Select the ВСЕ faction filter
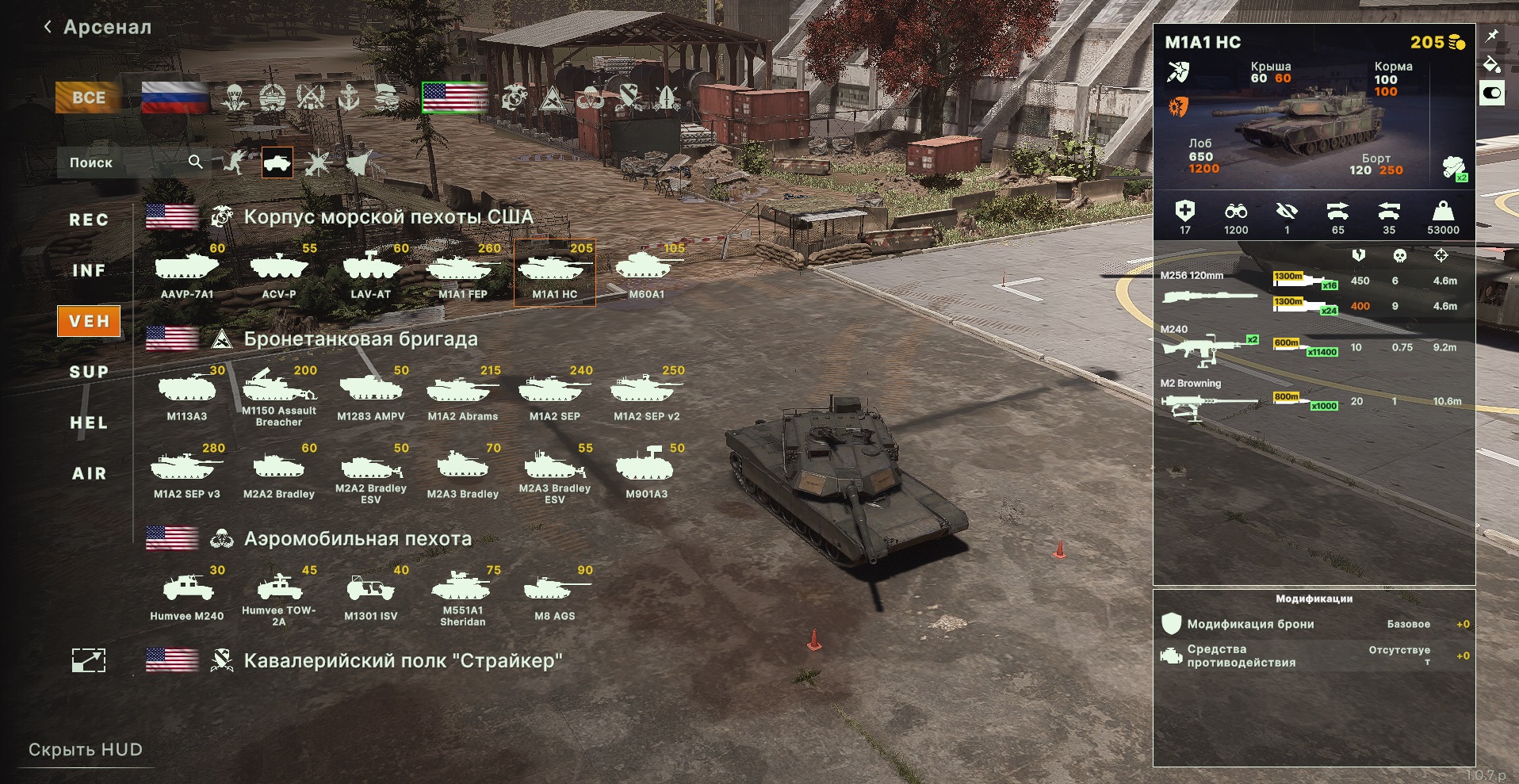The image size is (1519, 784). click(x=88, y=98)
